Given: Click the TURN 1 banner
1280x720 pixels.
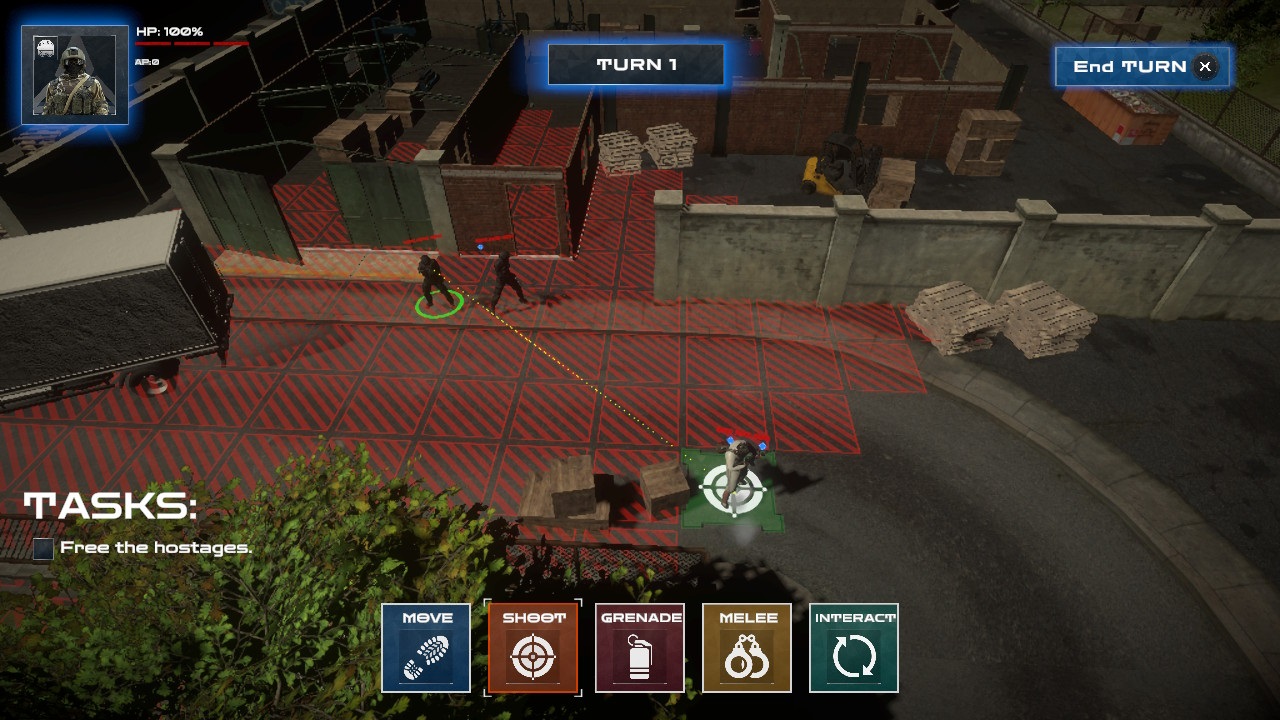Looking at the screenshot, I should point(636,63).
